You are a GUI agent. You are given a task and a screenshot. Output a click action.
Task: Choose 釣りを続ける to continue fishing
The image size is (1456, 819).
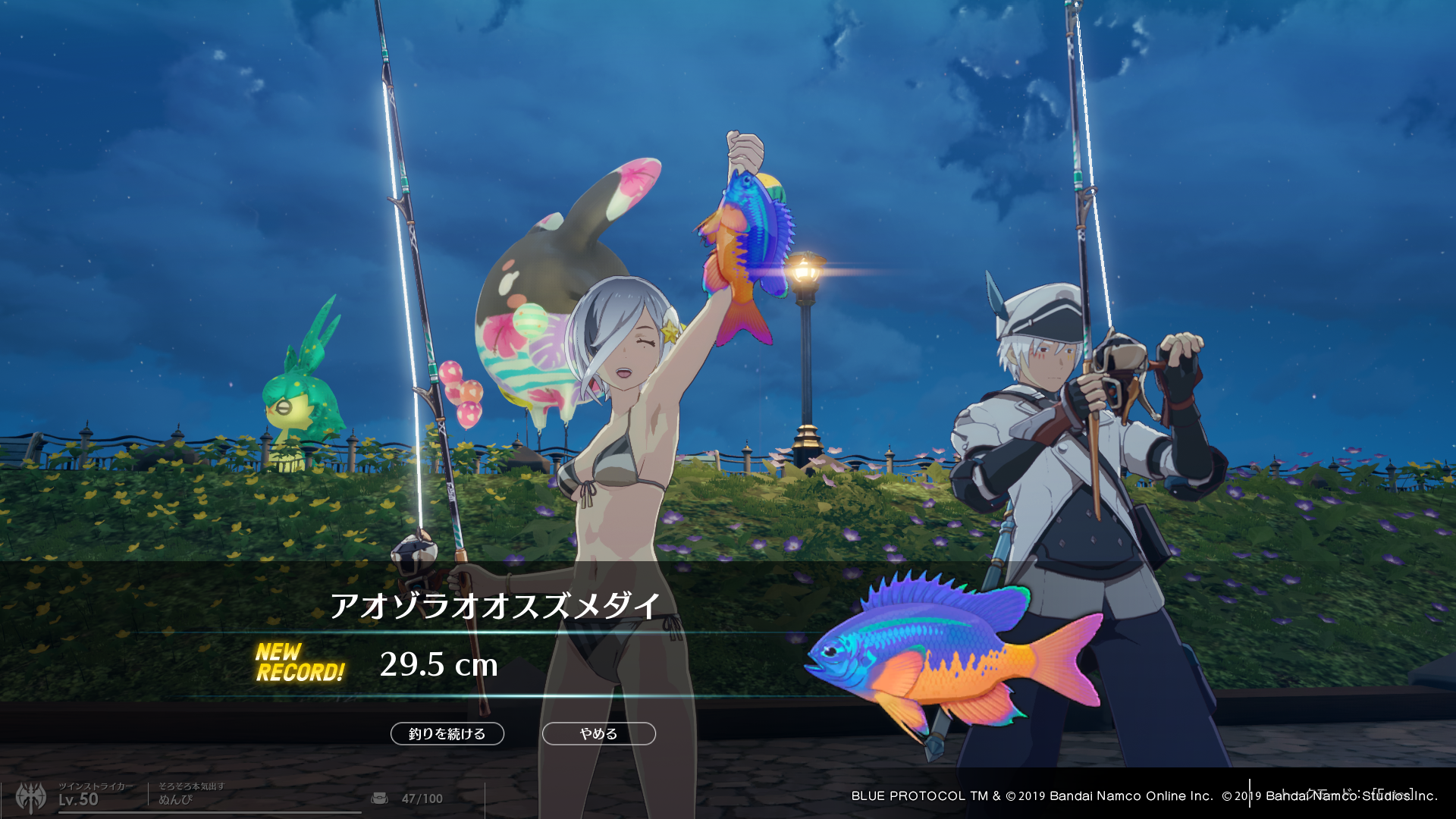[x=447, y=733]
